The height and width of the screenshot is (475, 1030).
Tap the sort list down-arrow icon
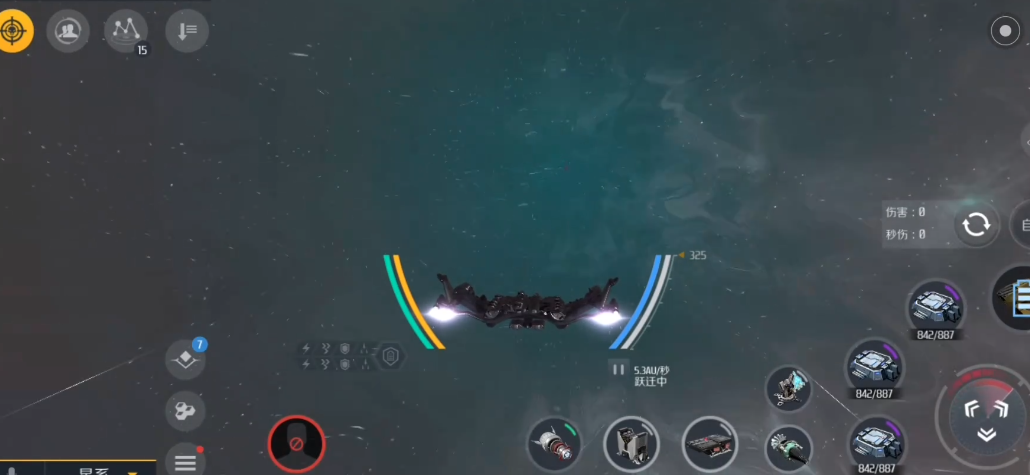click(186, 31)
